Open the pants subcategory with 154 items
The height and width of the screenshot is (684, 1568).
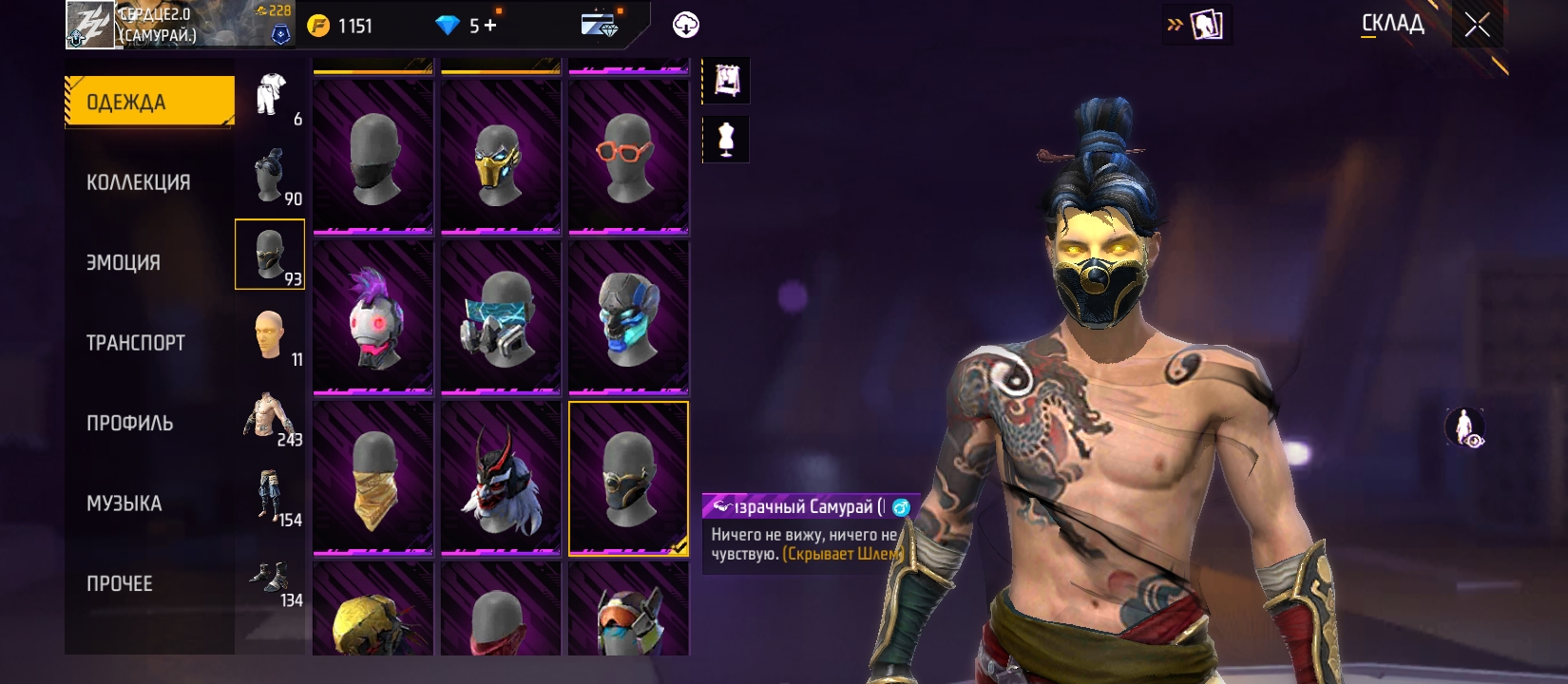coord(271,497)
